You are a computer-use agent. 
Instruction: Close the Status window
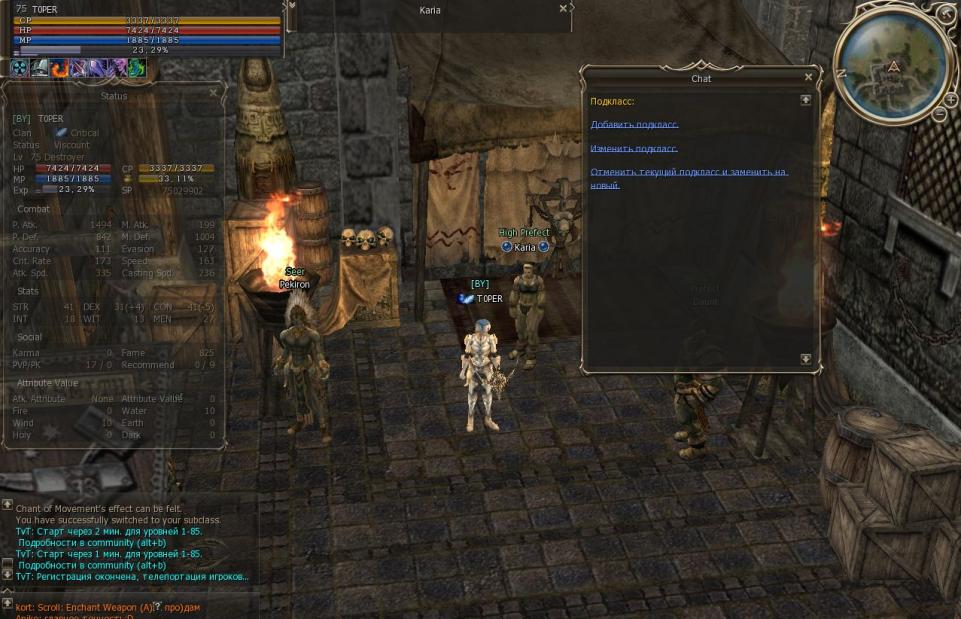[x=213, y=93]
